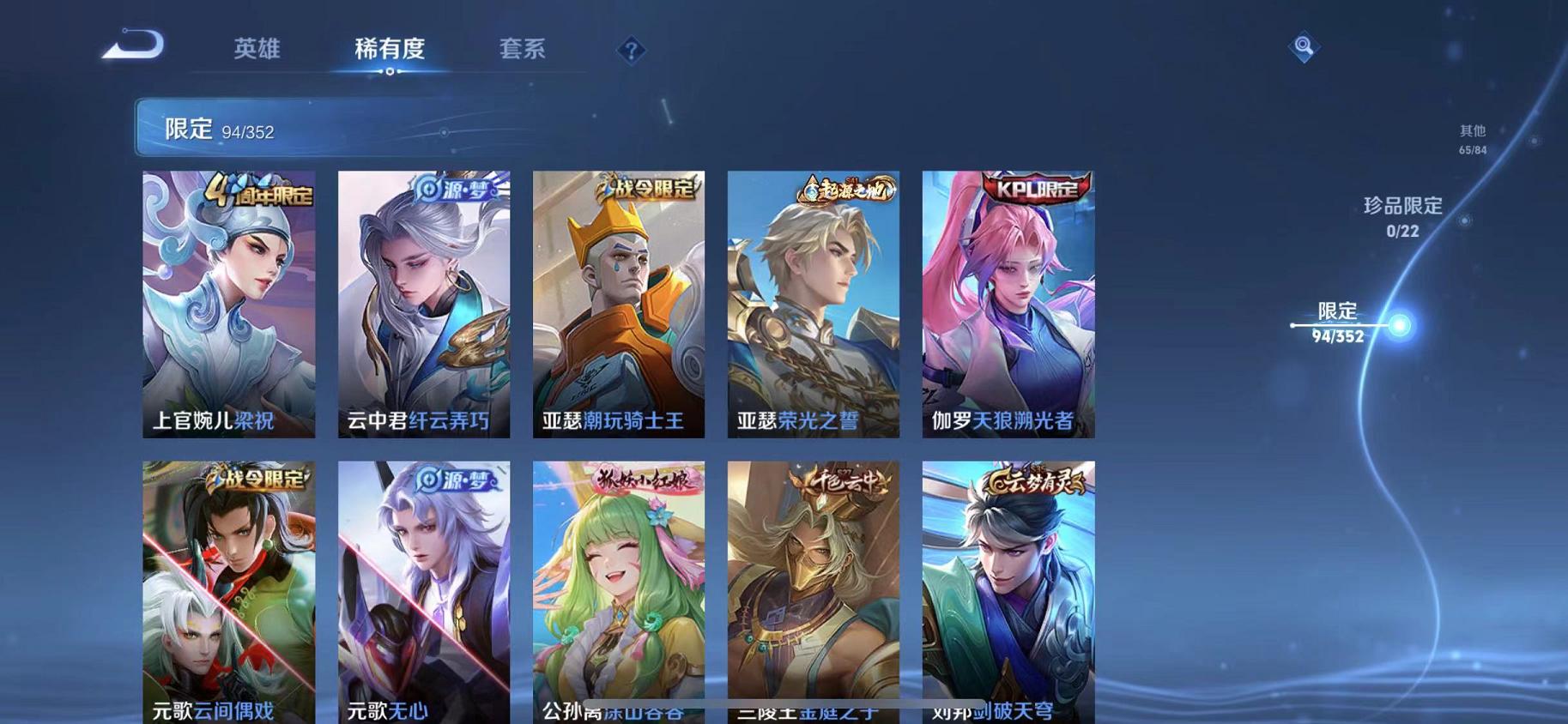The width and height of the screenshot is (1568, 724).
Task: Switch to the 英雄 tab
Action: pos(260,50)
